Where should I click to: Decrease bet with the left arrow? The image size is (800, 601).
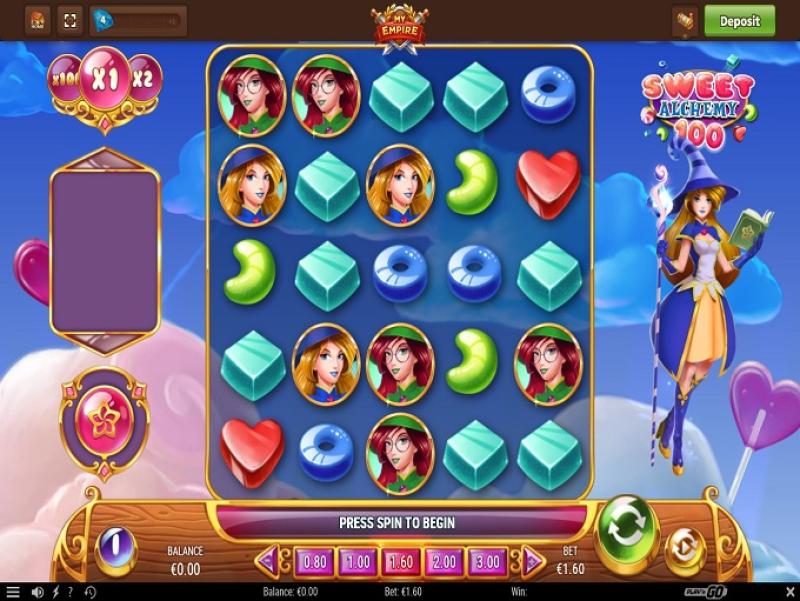click(x=268, y=562)
